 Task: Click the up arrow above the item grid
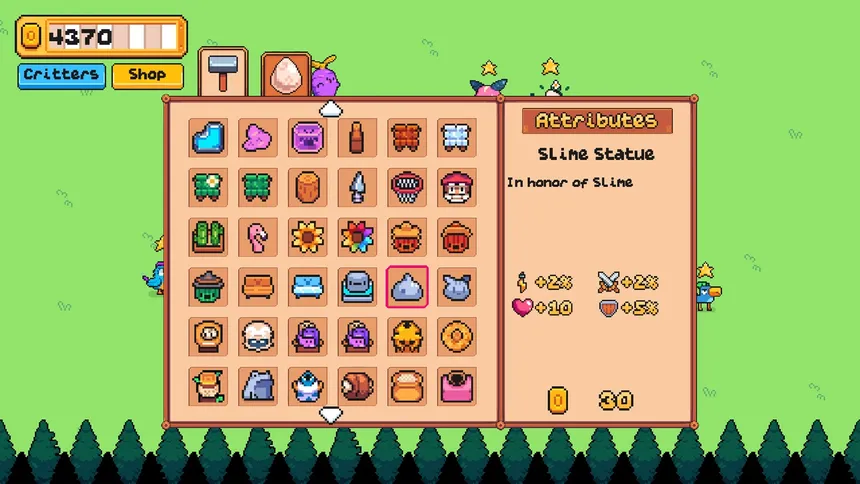pos(331,108)
